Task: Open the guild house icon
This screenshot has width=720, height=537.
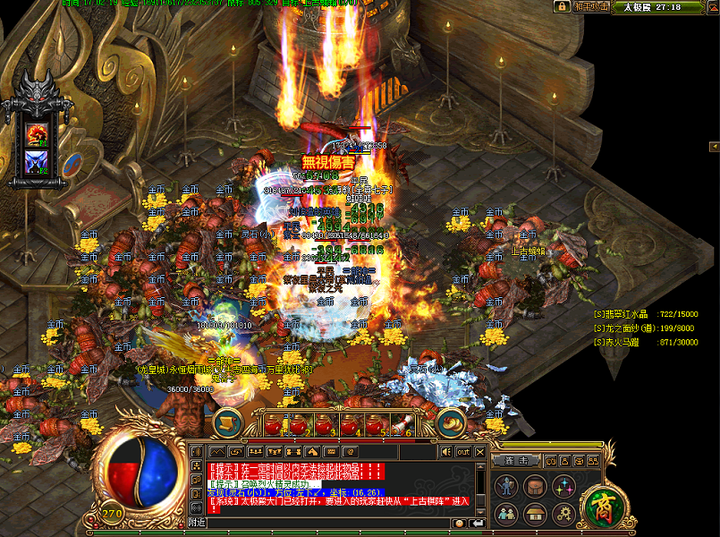Action: click(x=536, y=513)
